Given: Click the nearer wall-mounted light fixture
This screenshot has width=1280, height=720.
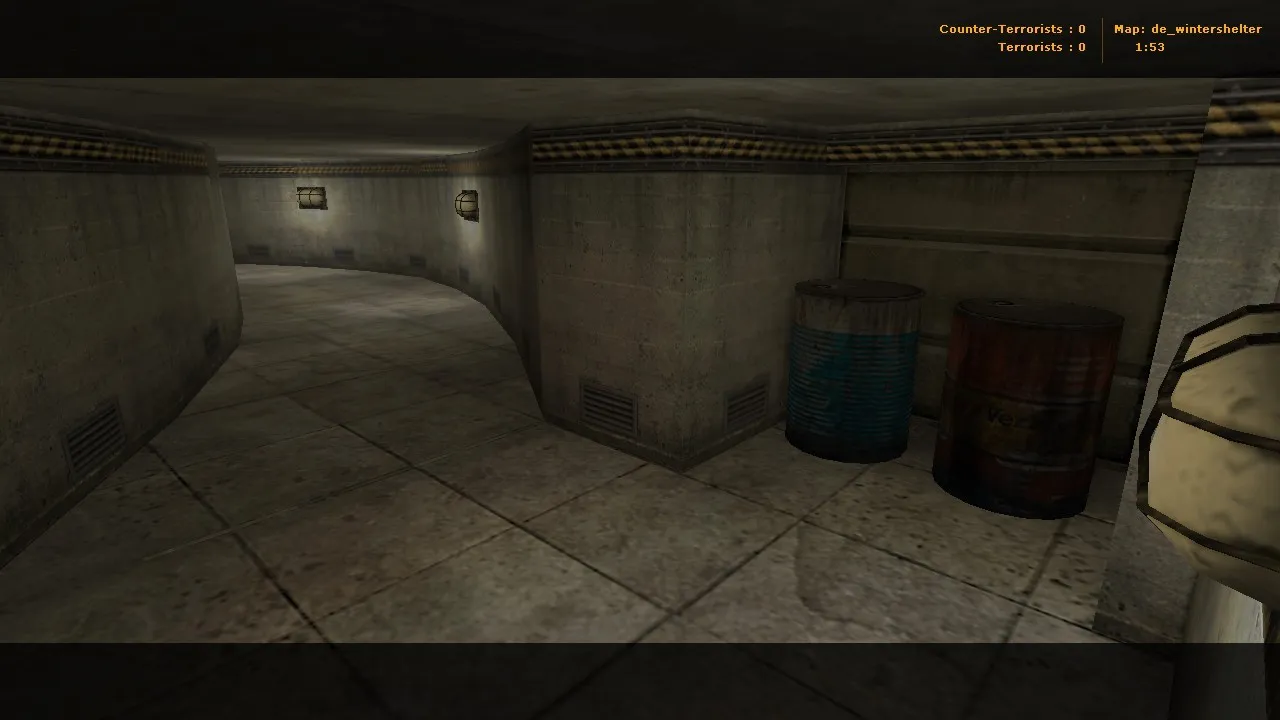Looking at the screenshot, I should [x=467, y=203].
